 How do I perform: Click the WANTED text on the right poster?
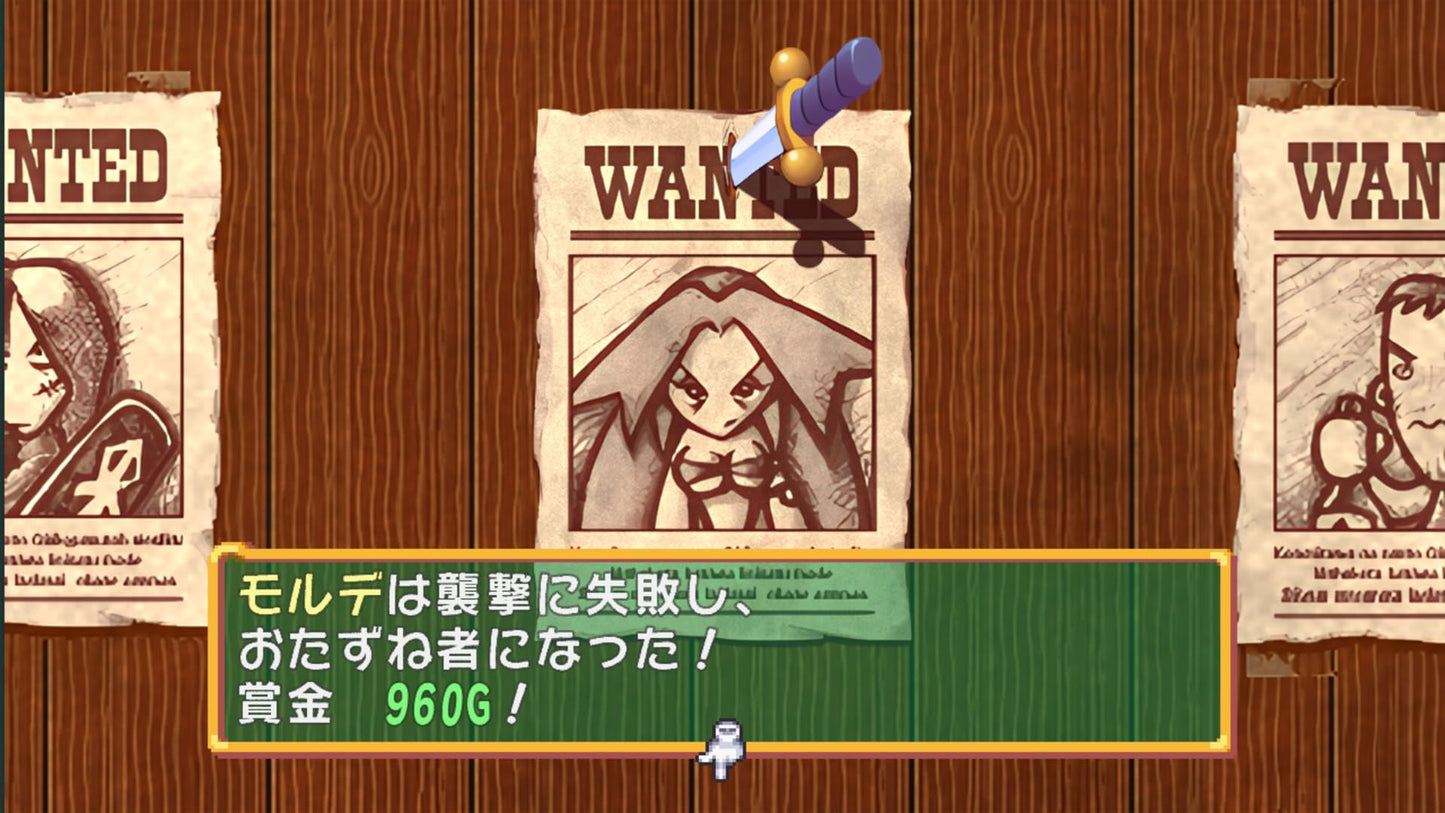(x=1360, y=180)
